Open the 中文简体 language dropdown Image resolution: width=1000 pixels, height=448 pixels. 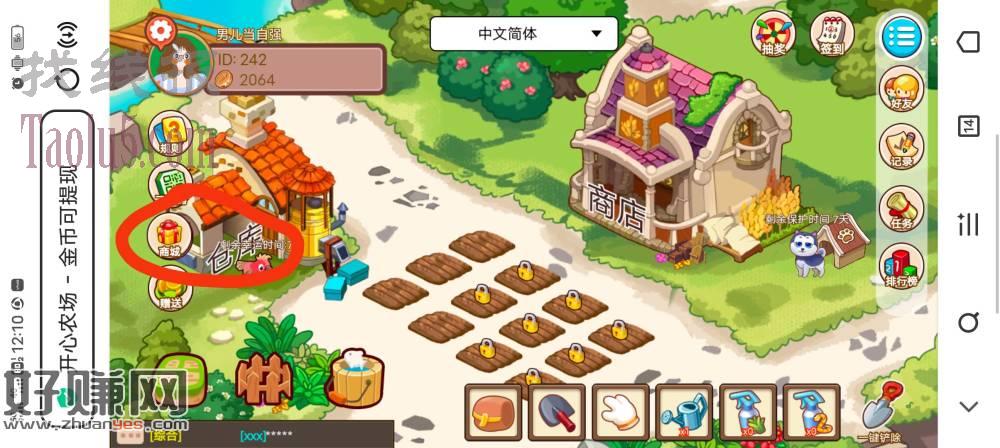(x=523, y=34)
